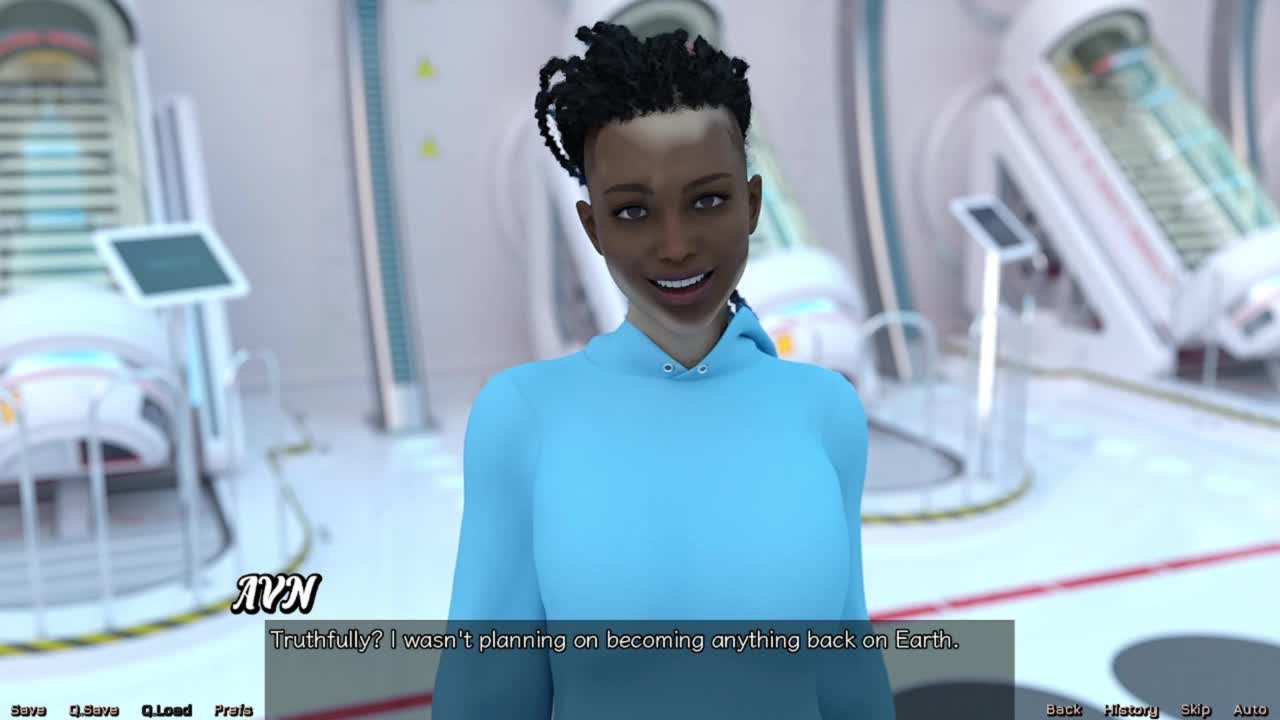
Task: Load the quick save via Q.Load
Action: tap(166, 710)
